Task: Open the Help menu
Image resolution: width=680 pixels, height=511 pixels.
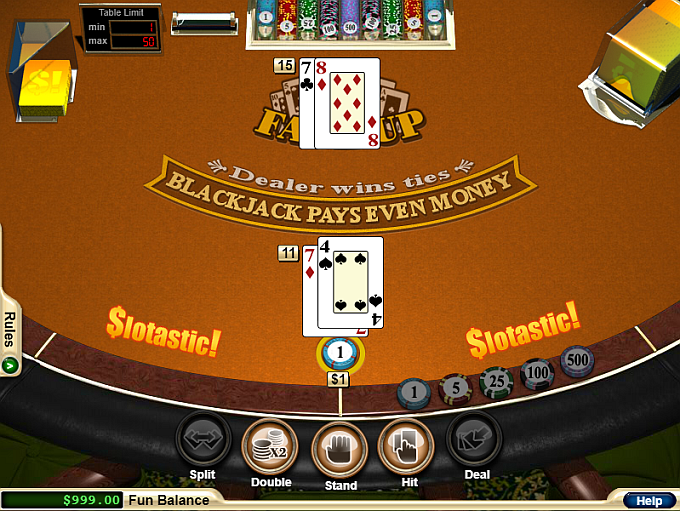Action: (x=648, y=500)
